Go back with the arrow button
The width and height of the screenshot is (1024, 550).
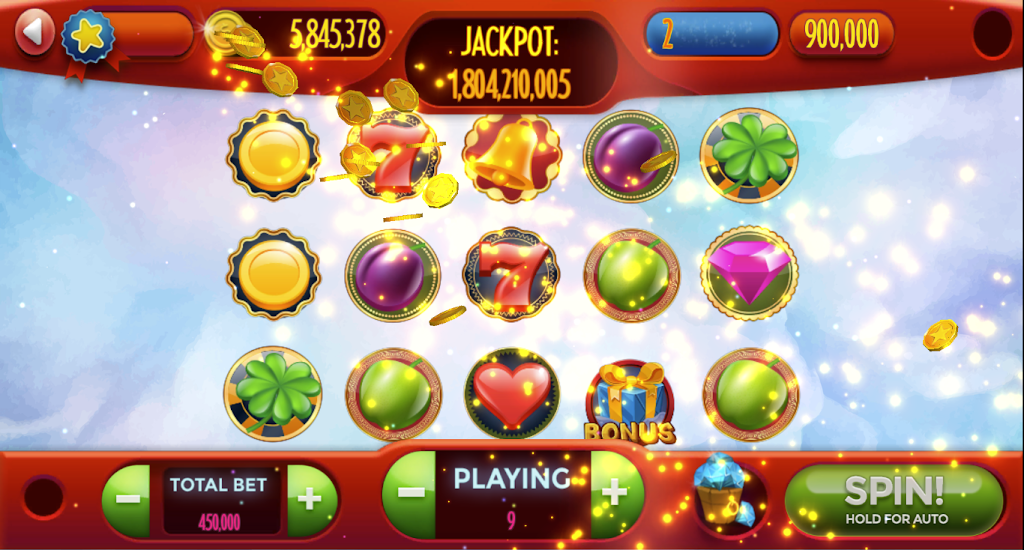[x=35, y=31]
